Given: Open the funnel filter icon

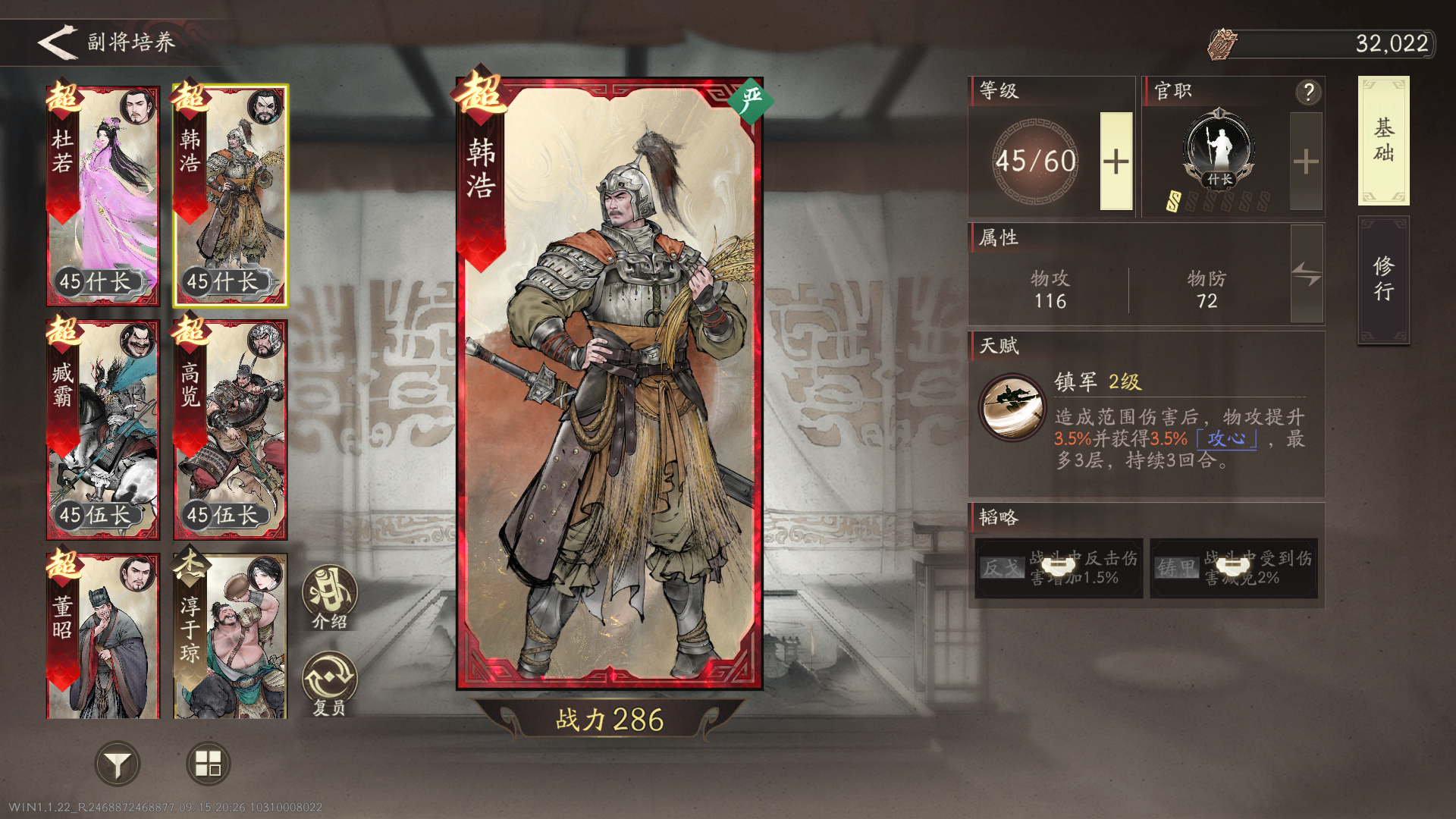Looking at the screenshot, I should pyautogui.click(x=118, y=764).
